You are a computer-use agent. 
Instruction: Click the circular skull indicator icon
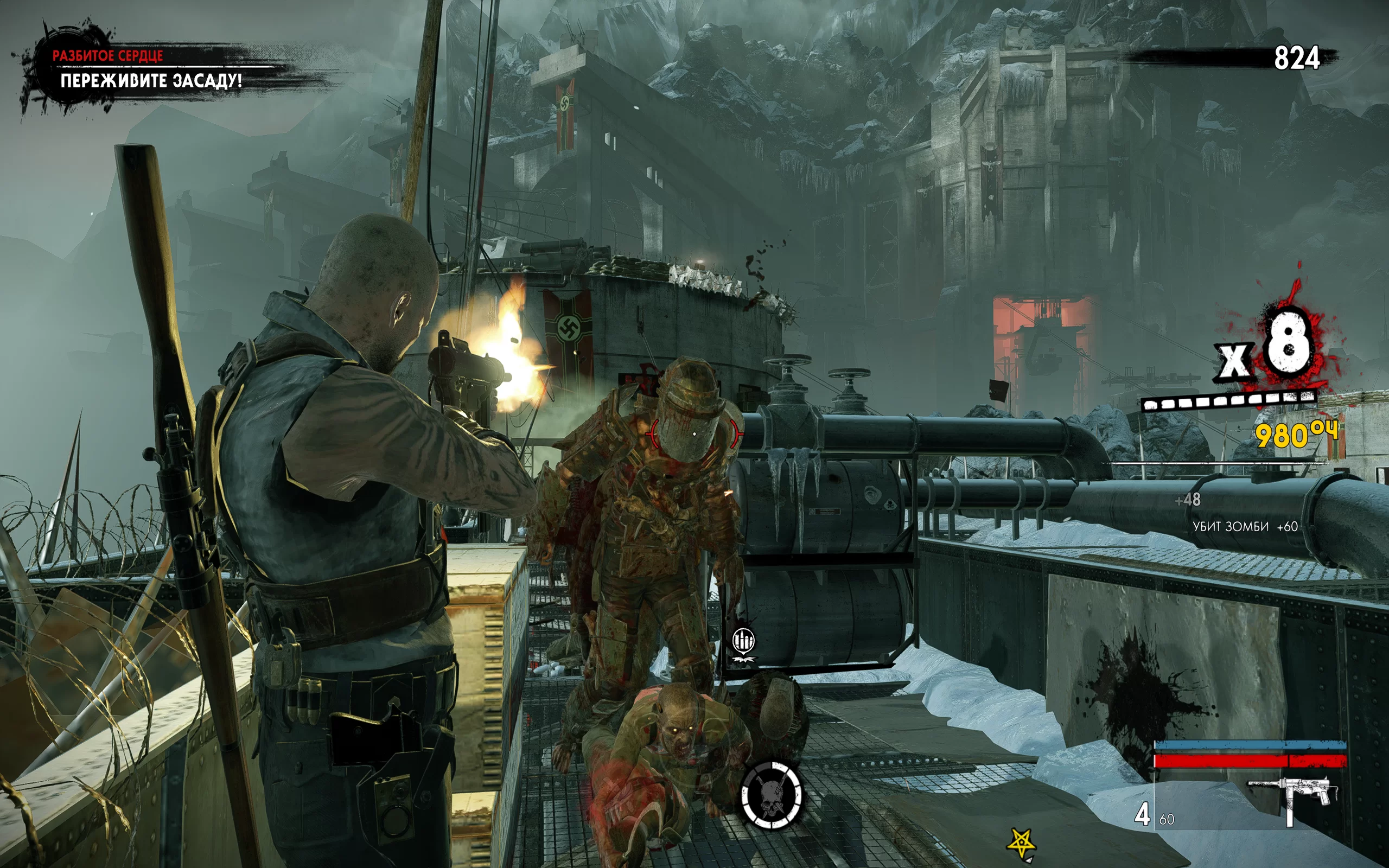pos(771,795)
